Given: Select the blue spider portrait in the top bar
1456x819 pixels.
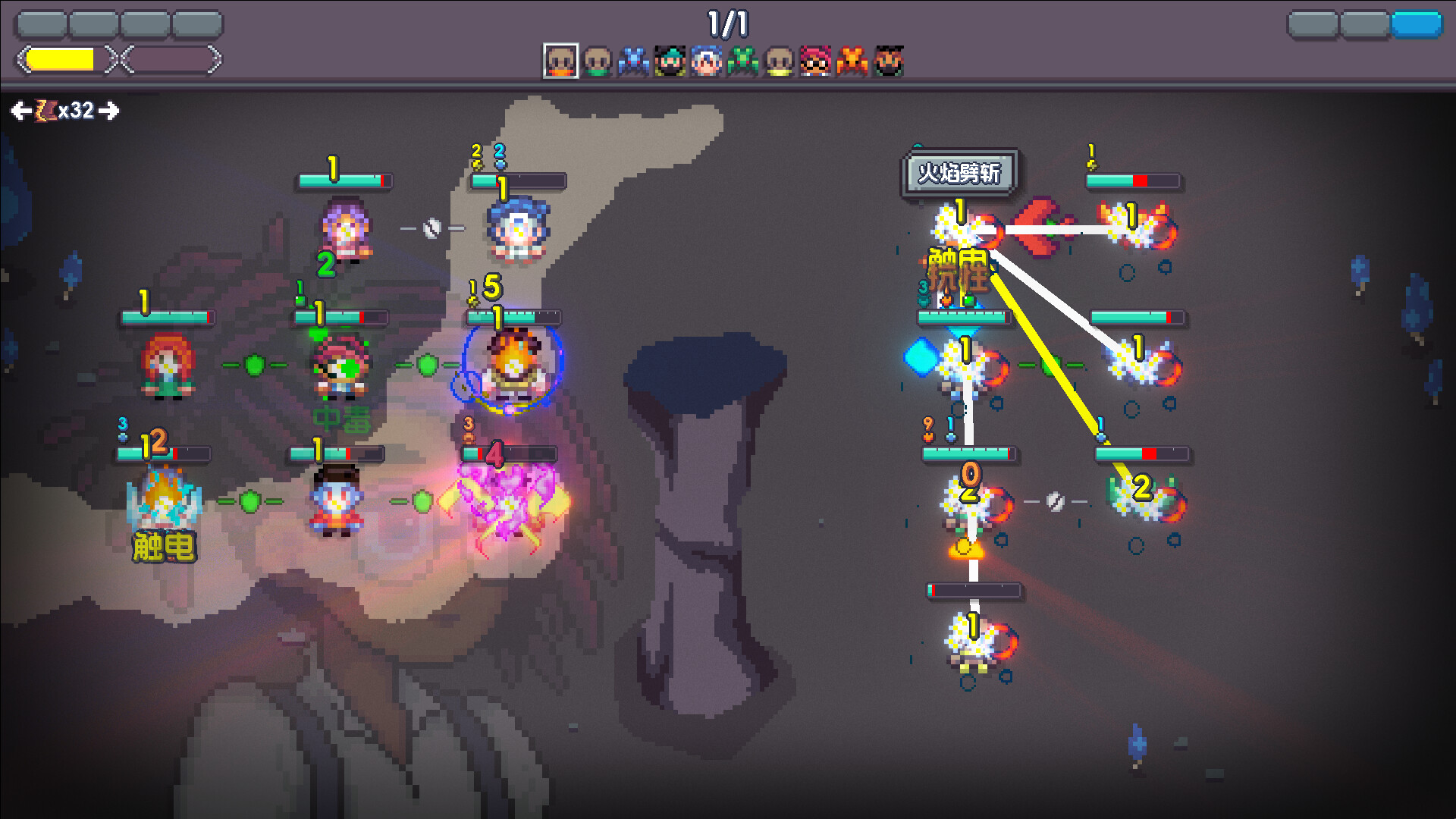Looking at the screenshot, I should tap(633, 61).
